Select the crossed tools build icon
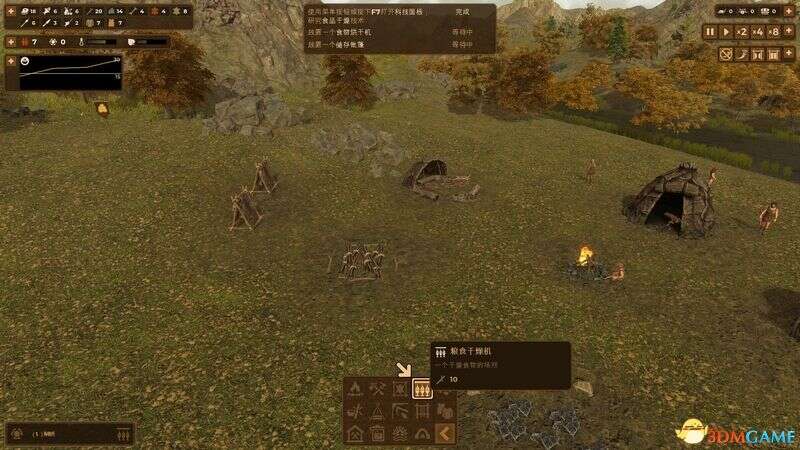Viewport: 800px width, 450px height. [378, 389]
